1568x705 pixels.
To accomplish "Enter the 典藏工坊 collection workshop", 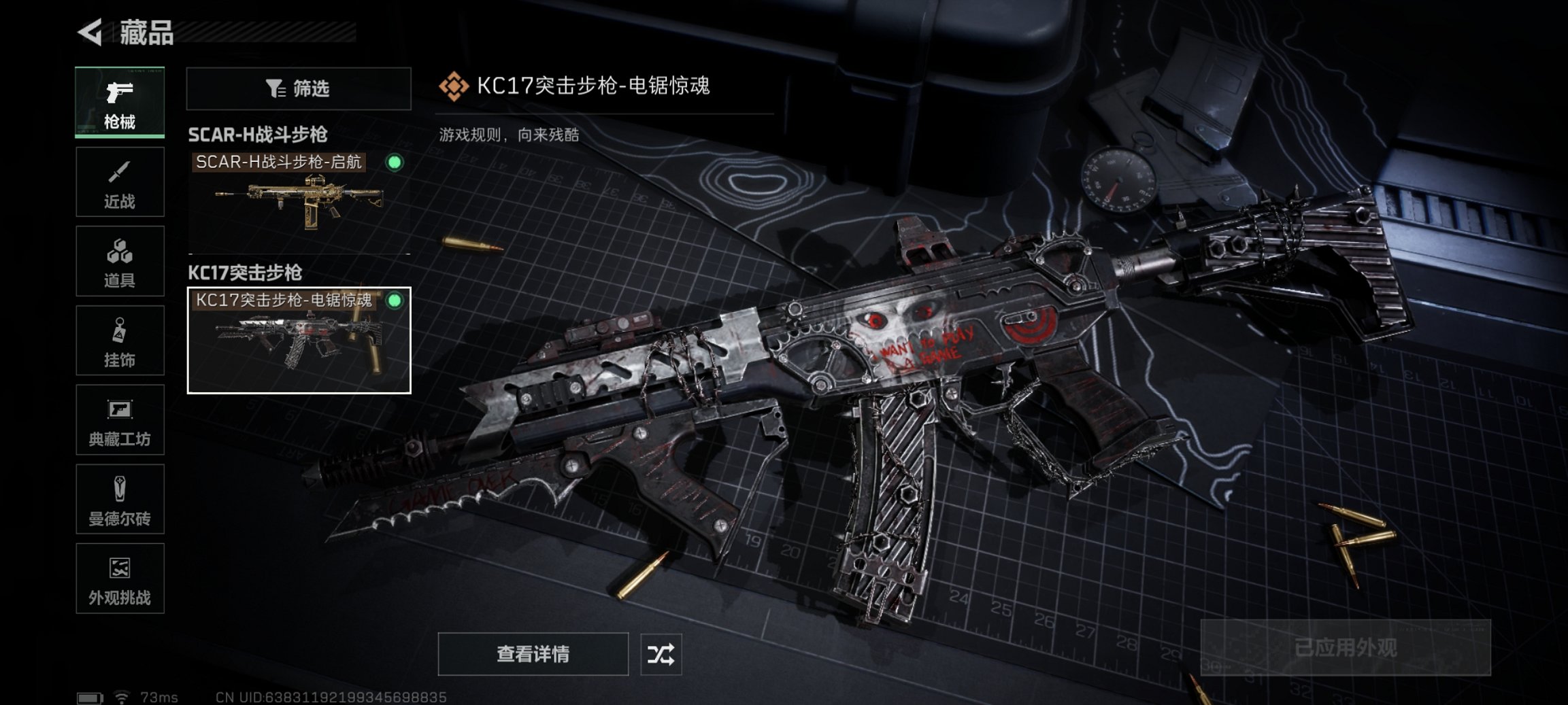I will point(120,419).
